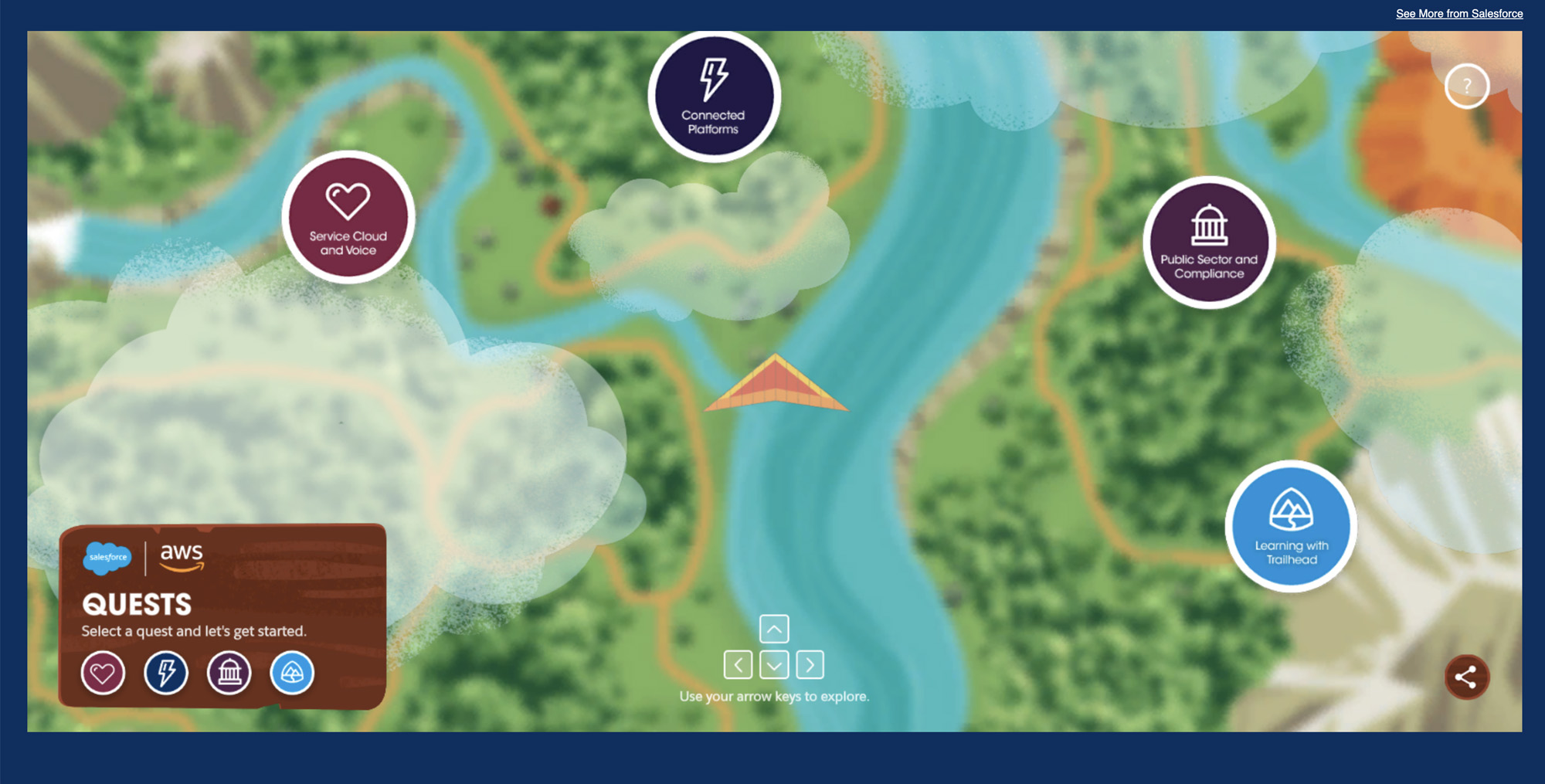Click the Salesforce cloud logo
The image size is (1545, 784).
pos(108,558)
